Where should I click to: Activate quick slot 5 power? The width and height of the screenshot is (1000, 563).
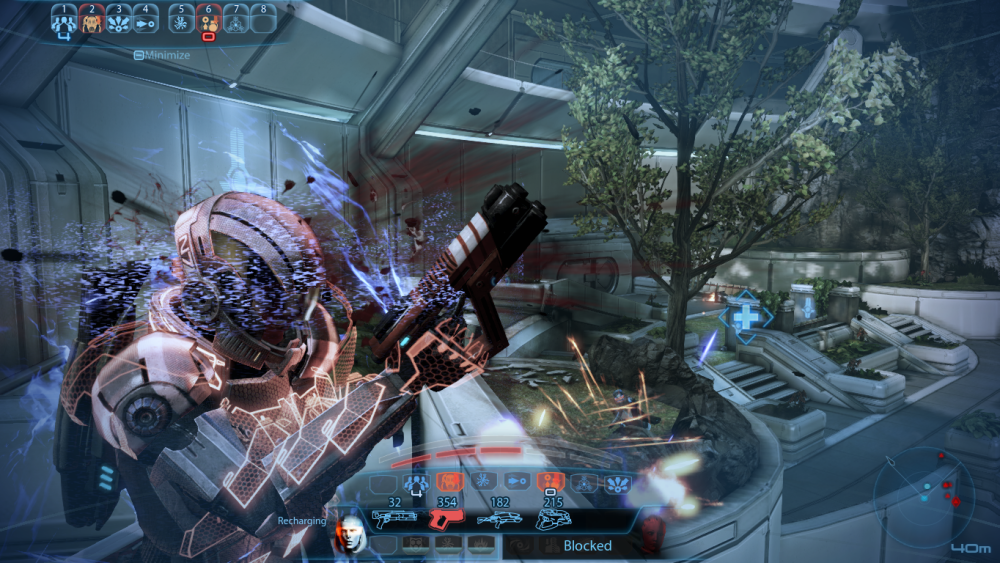[181, 19]
